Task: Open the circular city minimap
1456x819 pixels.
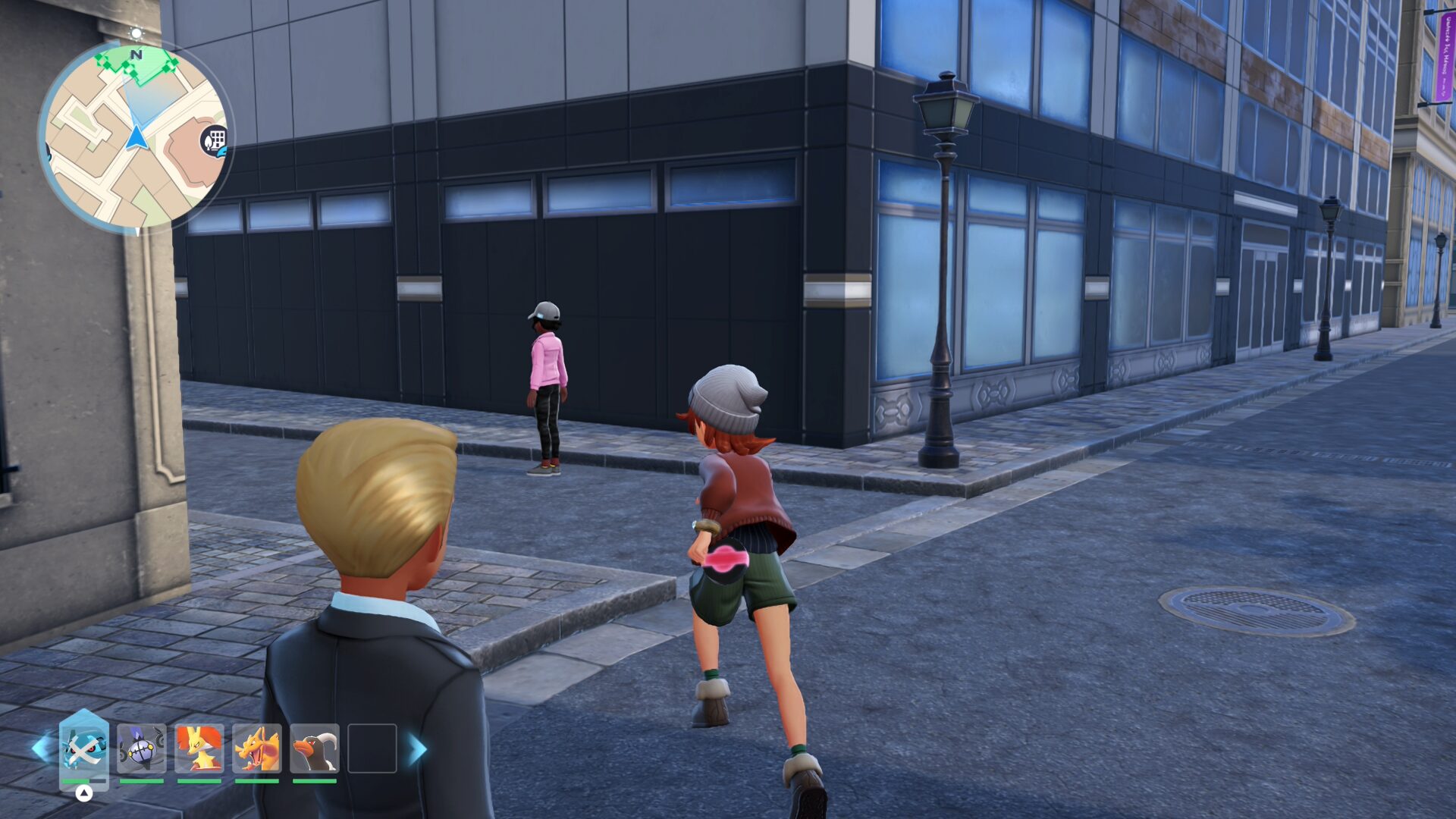Action: tap(135, 136)
